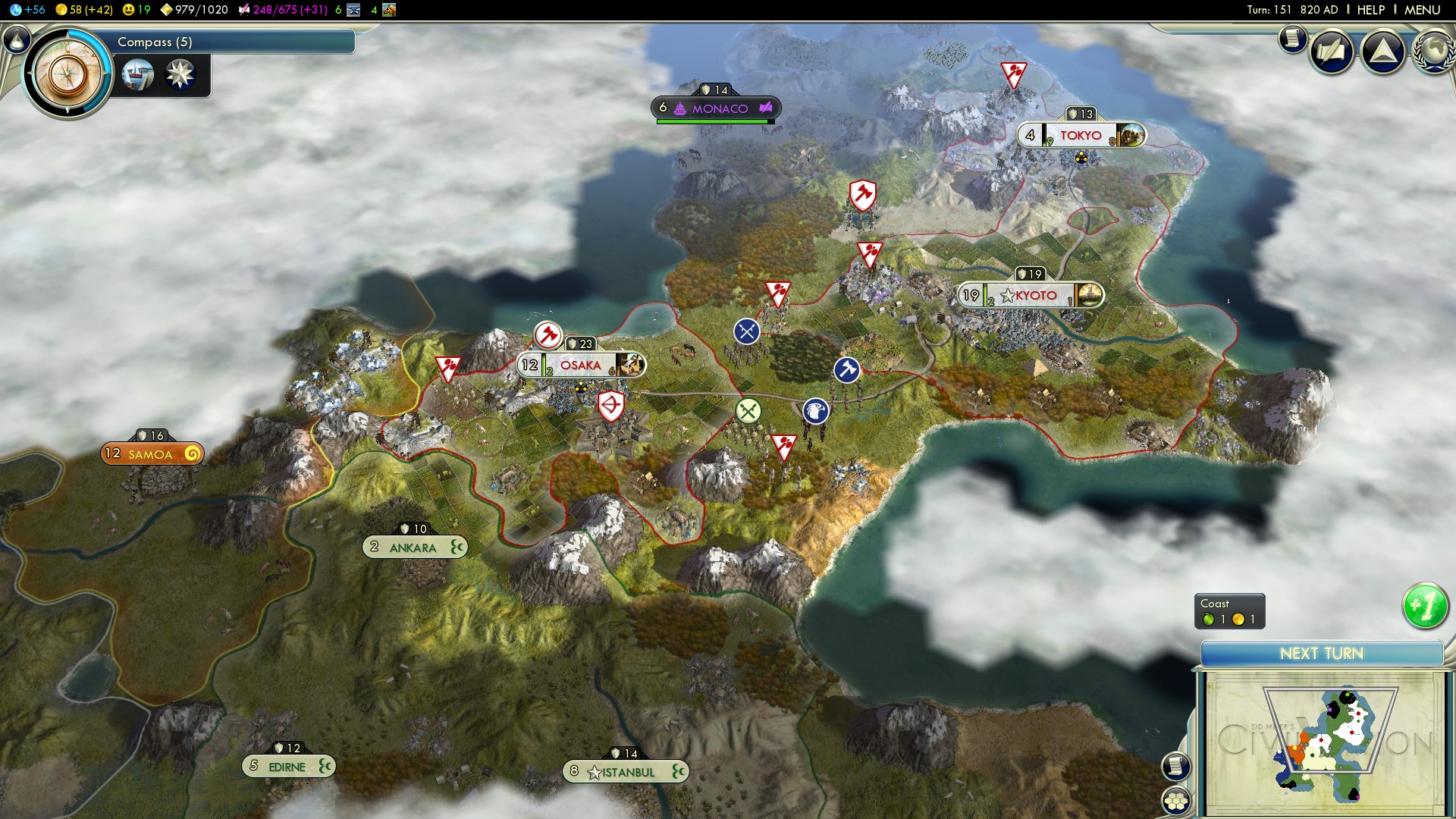Screen dimensions: 1456x819
Task: Click the green +1 notification
Action: tap(1425, 606)
